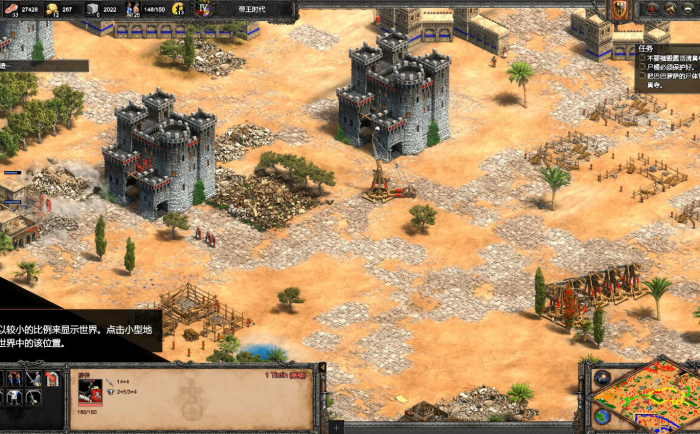The width and height of the screenshot is (700, 434).
Task: Click the flare signal button beside minimap
Action: click(602, 378)
